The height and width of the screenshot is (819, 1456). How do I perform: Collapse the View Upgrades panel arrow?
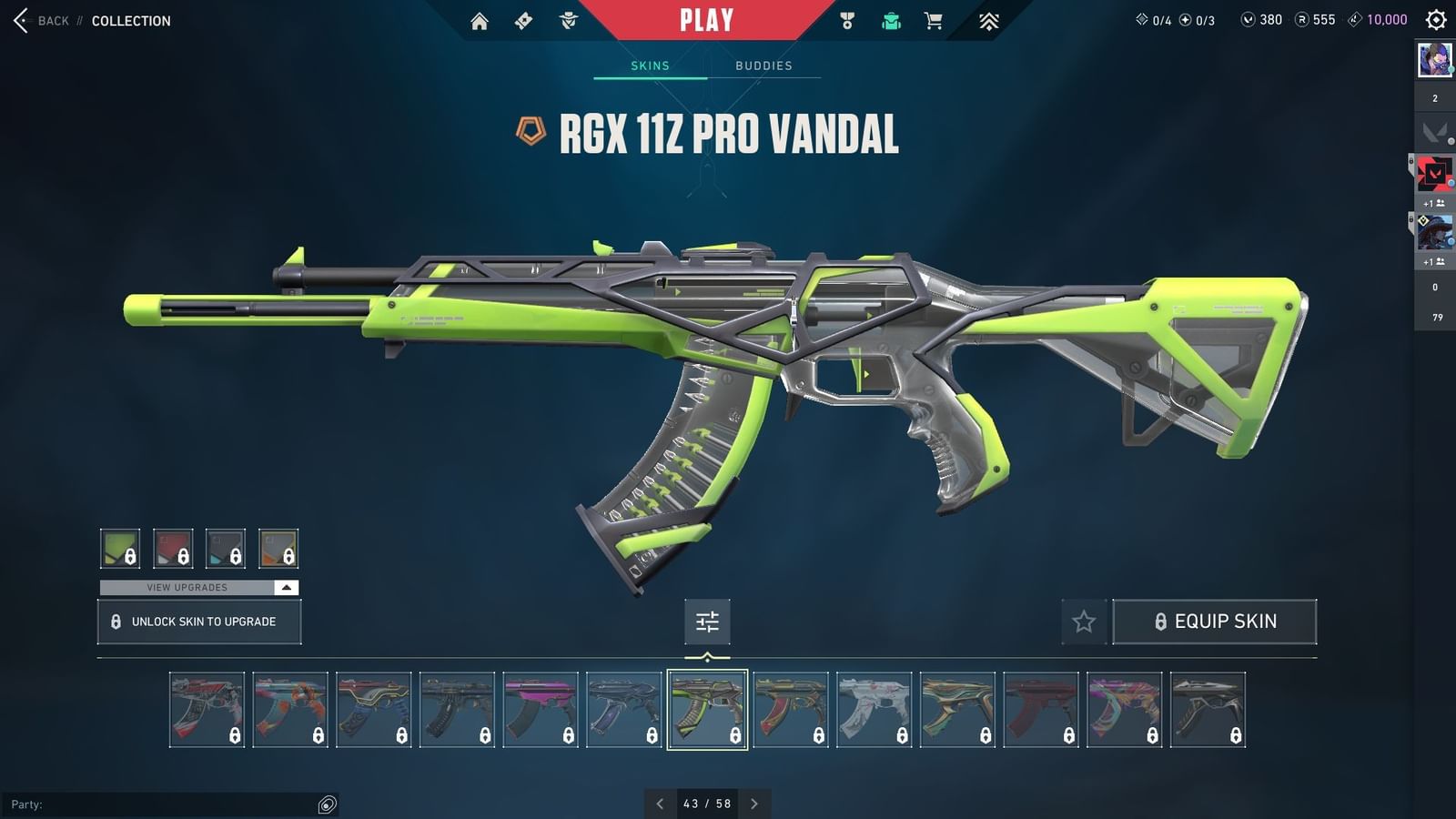285,588
